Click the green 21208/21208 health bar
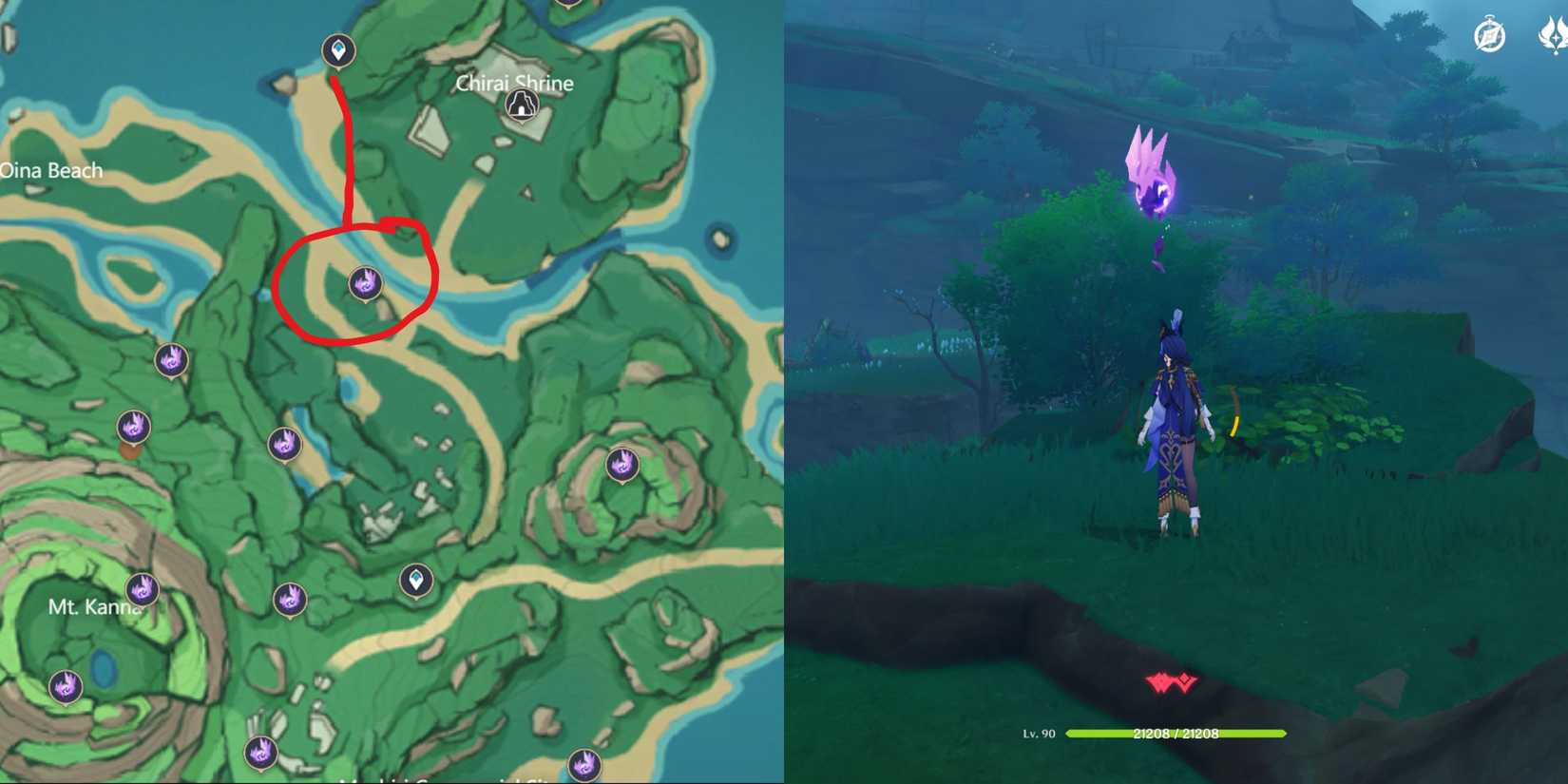This screenshot has width=1568, height=784. tap(1176, 734)
